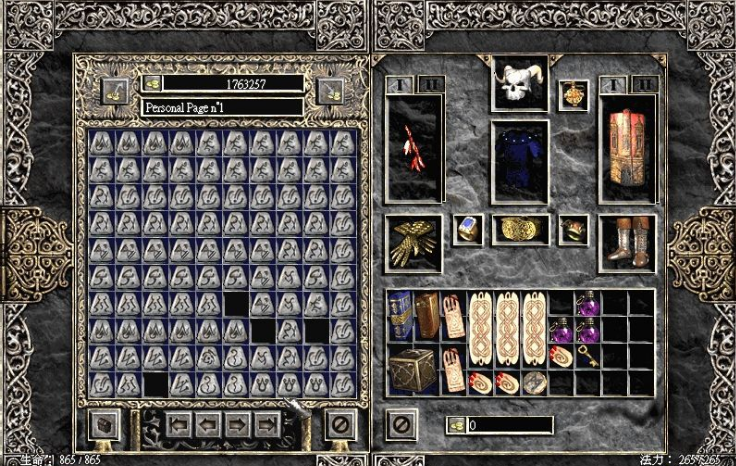Pick the red weapon in the hand slot
Image resolution: width=736 pixels, height=466 pixels.
pos(414,150)
